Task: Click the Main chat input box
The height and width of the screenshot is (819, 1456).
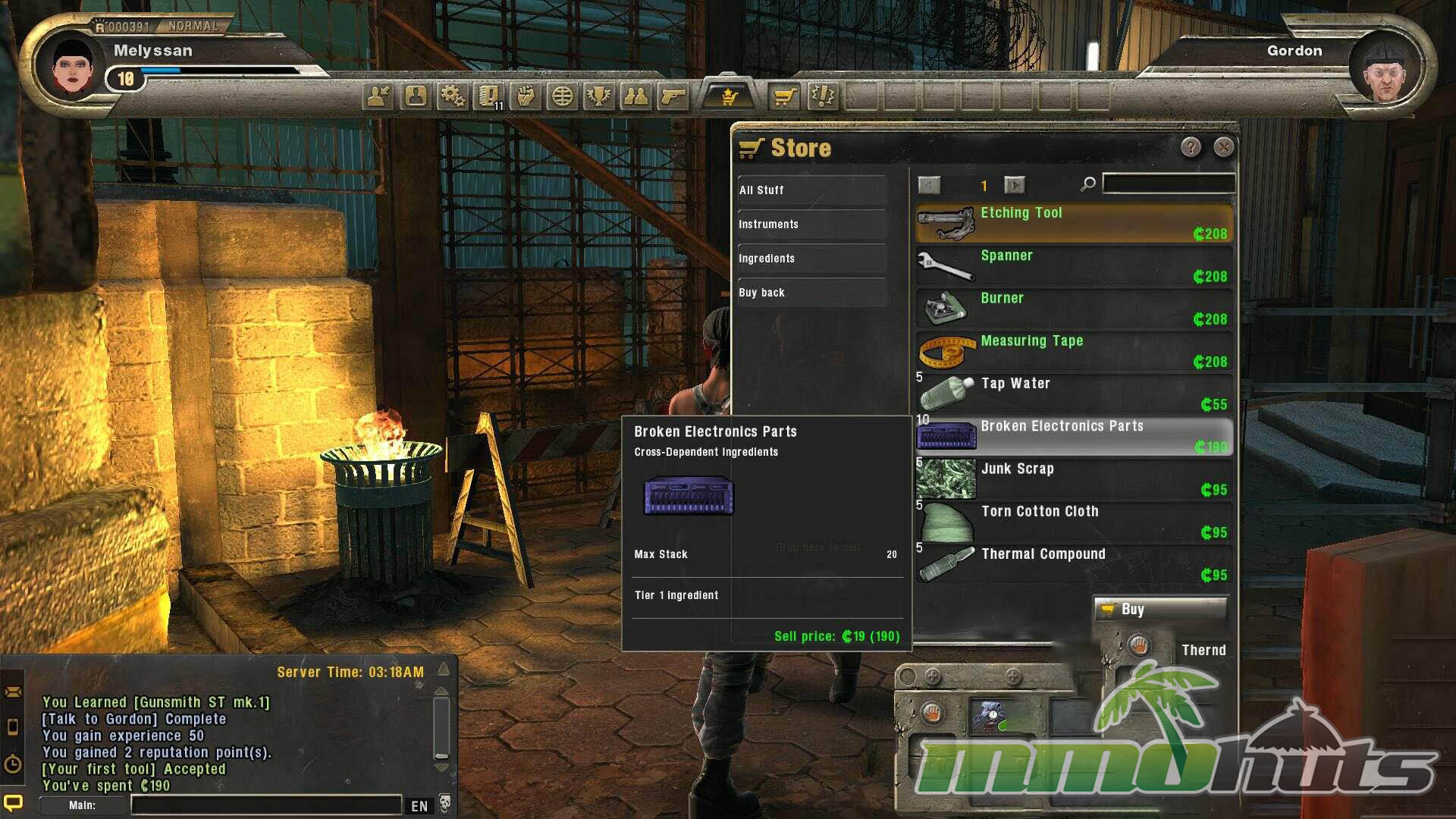Action: 265,805
